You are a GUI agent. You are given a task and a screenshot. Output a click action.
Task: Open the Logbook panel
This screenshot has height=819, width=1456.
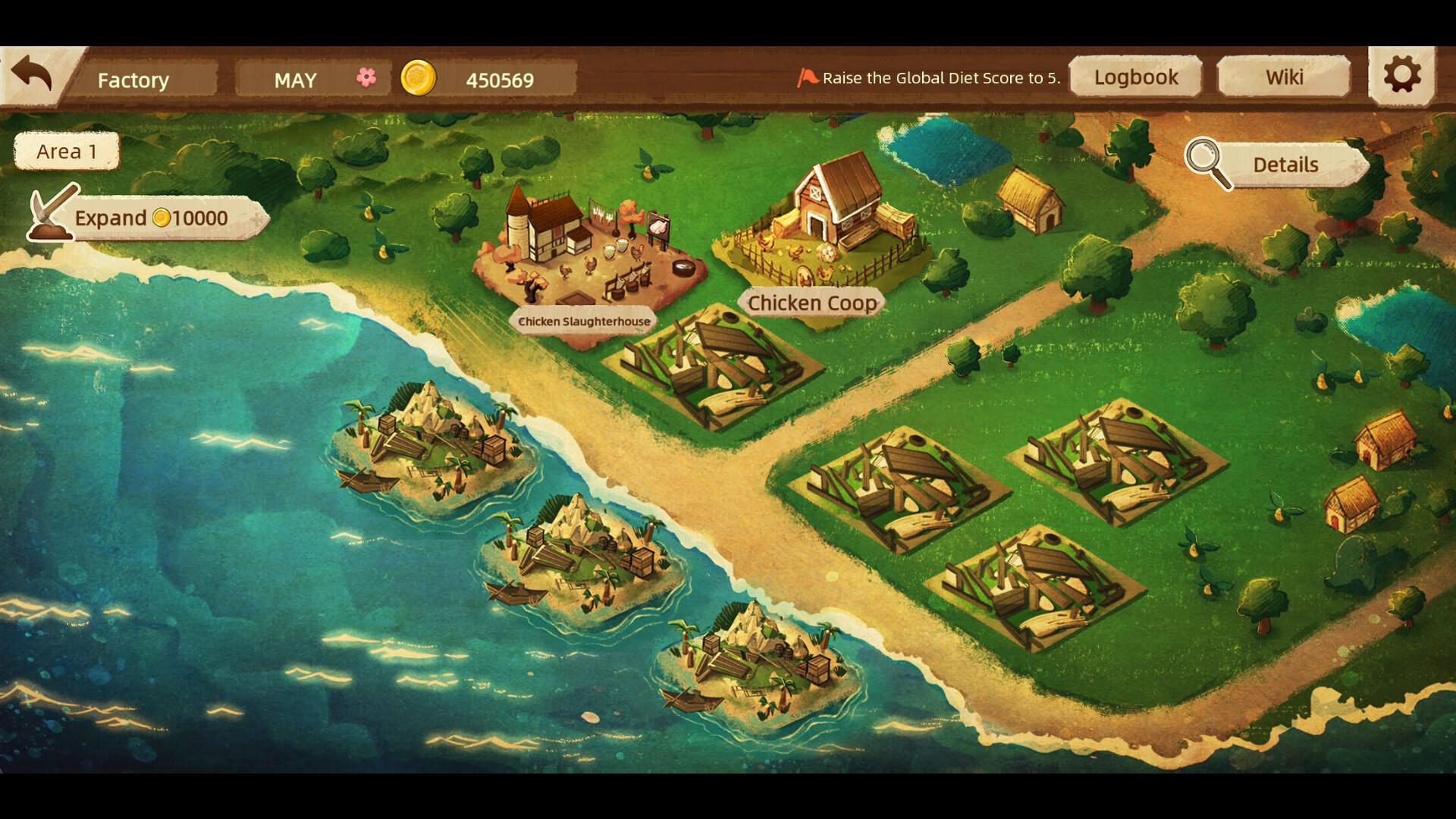1135,77
